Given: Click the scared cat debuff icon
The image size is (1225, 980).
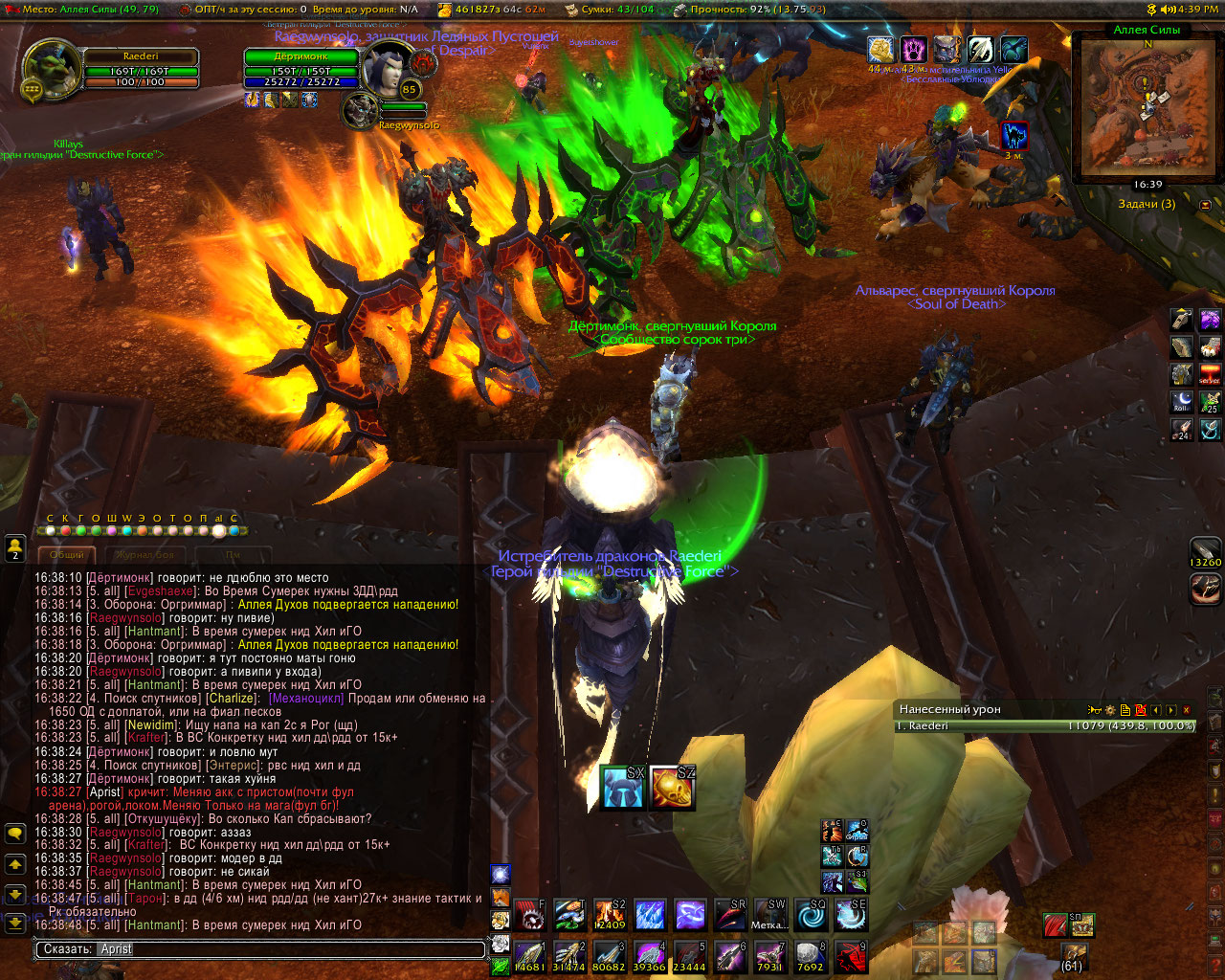Looking at the screenshot, I should (x=1013, y=136).
